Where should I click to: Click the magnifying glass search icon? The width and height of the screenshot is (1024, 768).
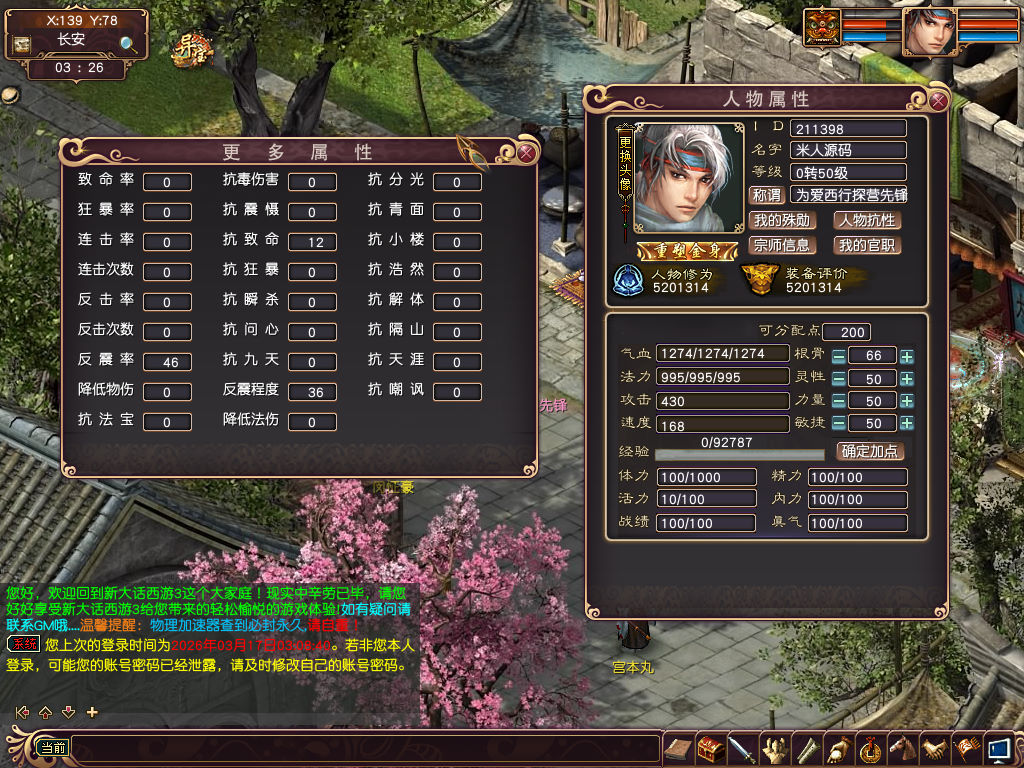[x=128, y=44]
